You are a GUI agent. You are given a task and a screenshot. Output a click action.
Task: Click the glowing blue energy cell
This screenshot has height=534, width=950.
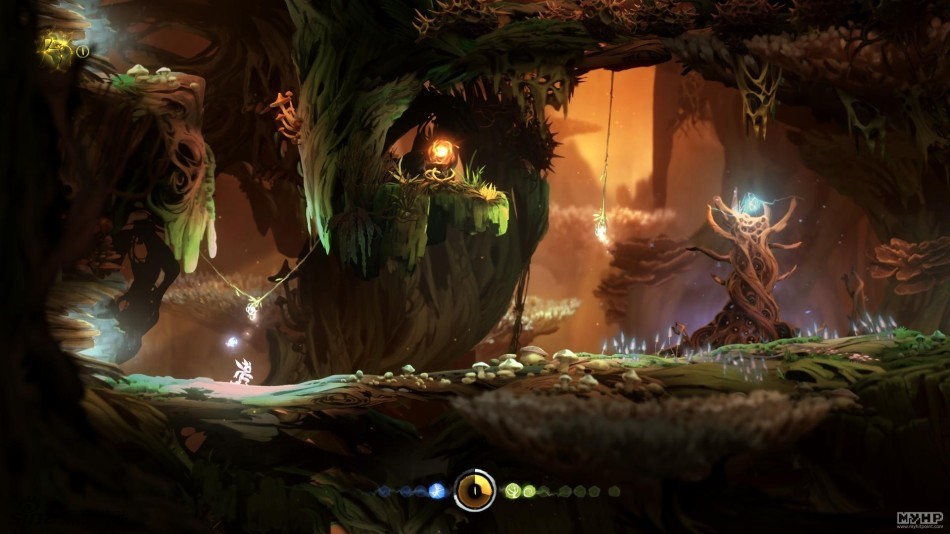[x=436, y=491]
